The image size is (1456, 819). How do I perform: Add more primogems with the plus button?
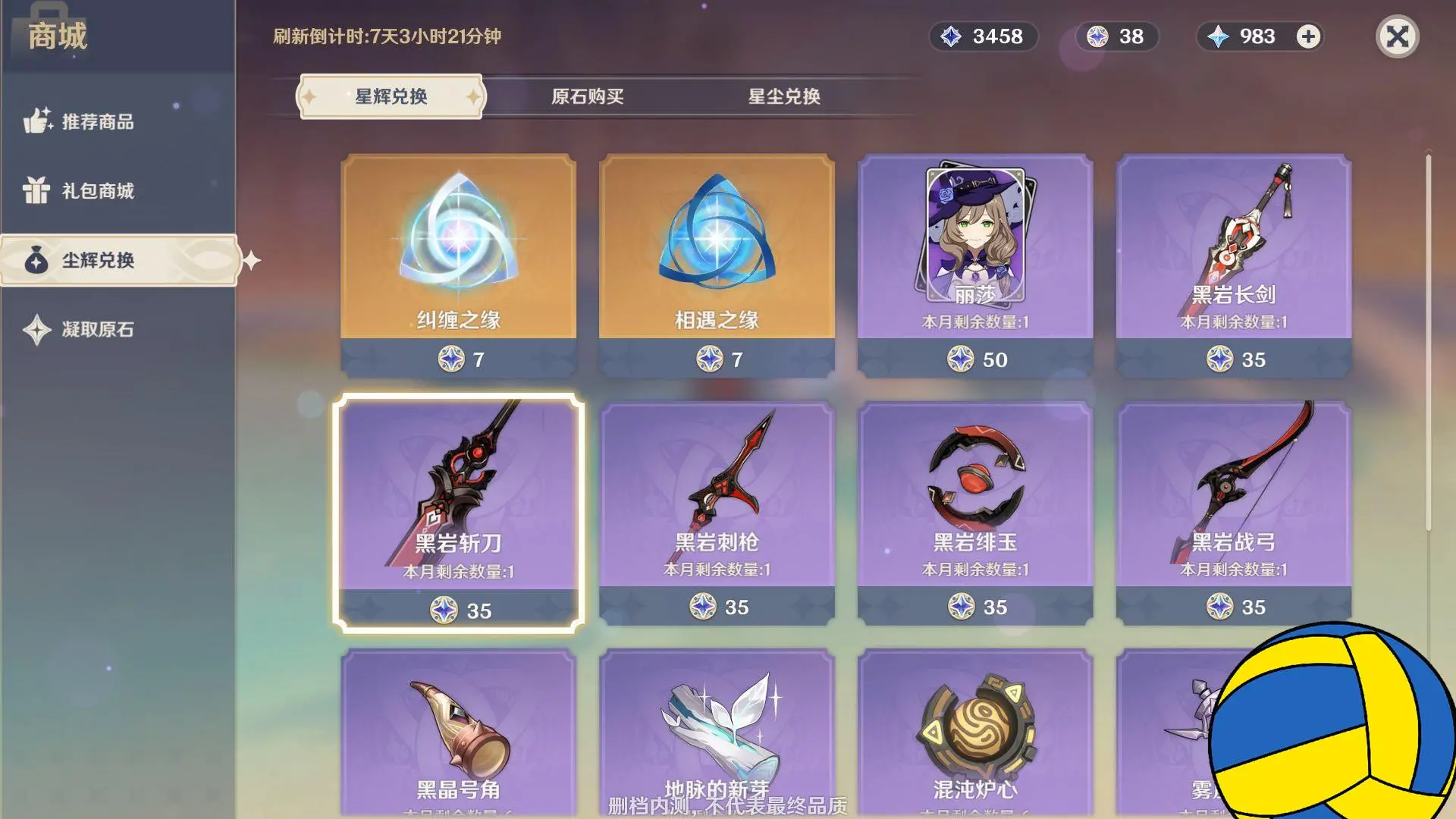point(1308,36)
